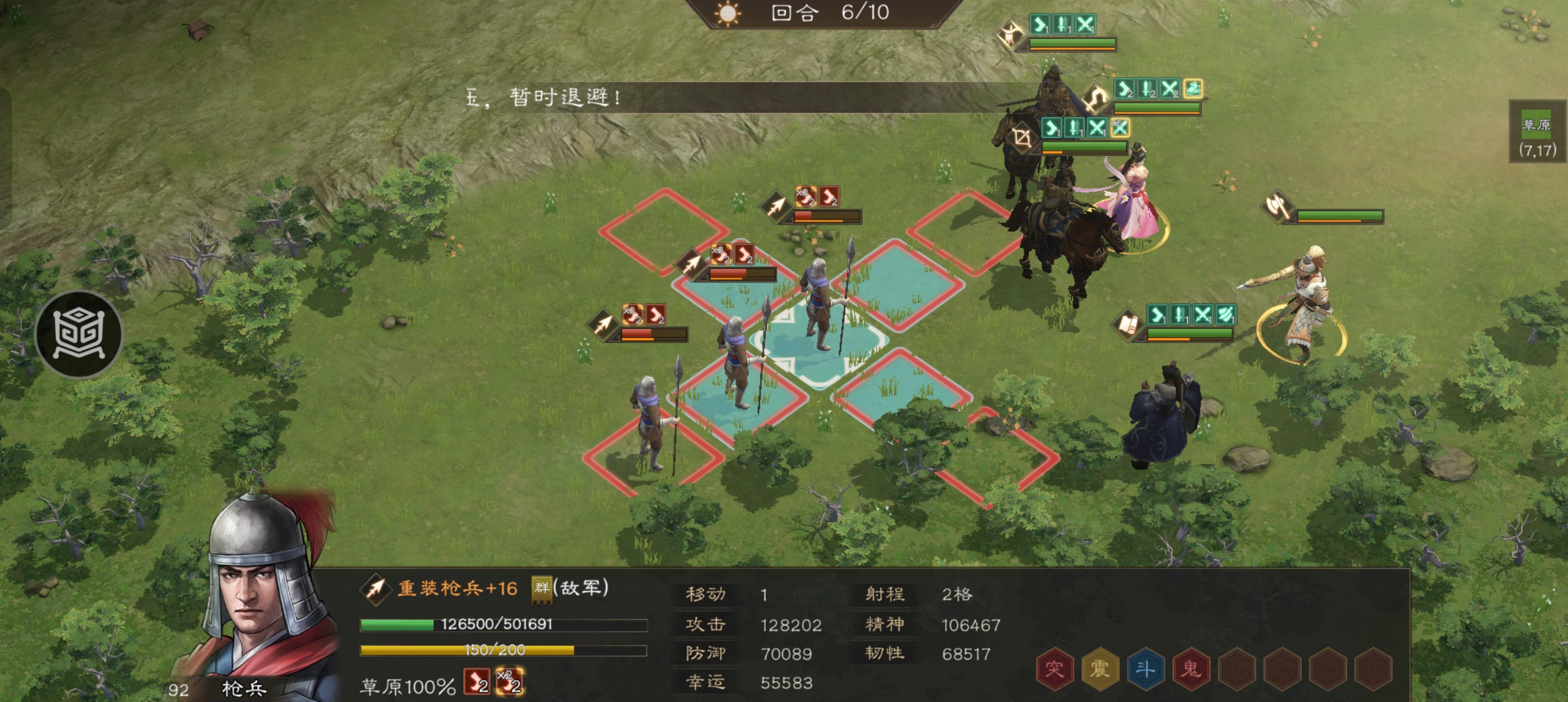Select the red 鬼 skill hexagon

tap(1190, 668)
